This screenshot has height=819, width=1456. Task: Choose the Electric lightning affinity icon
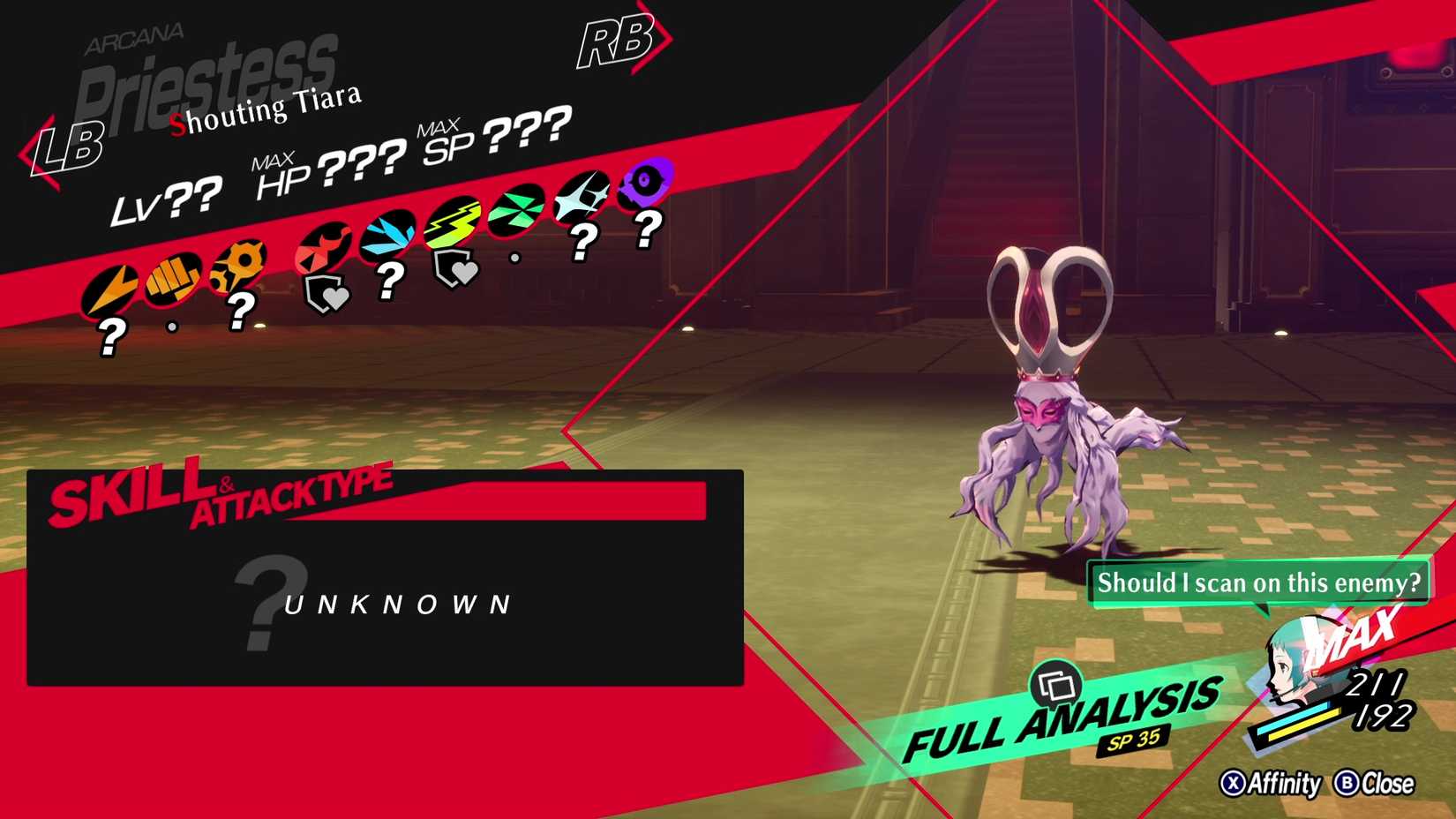pos(453,221)
